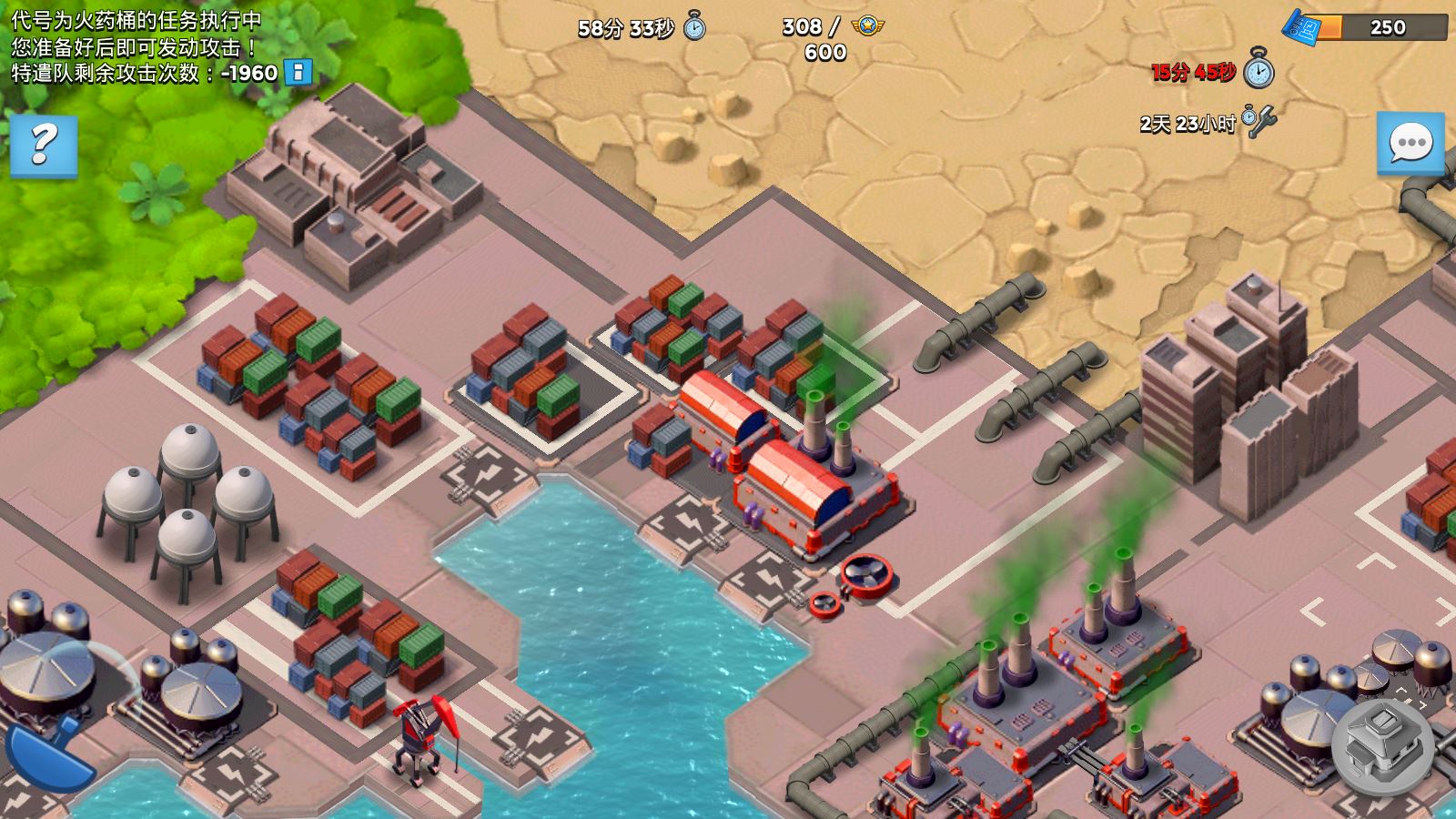This screenshot has width=1456, height=819.
Task: Select the blueprint intel icon
Action: click(x=1302, y=26)
